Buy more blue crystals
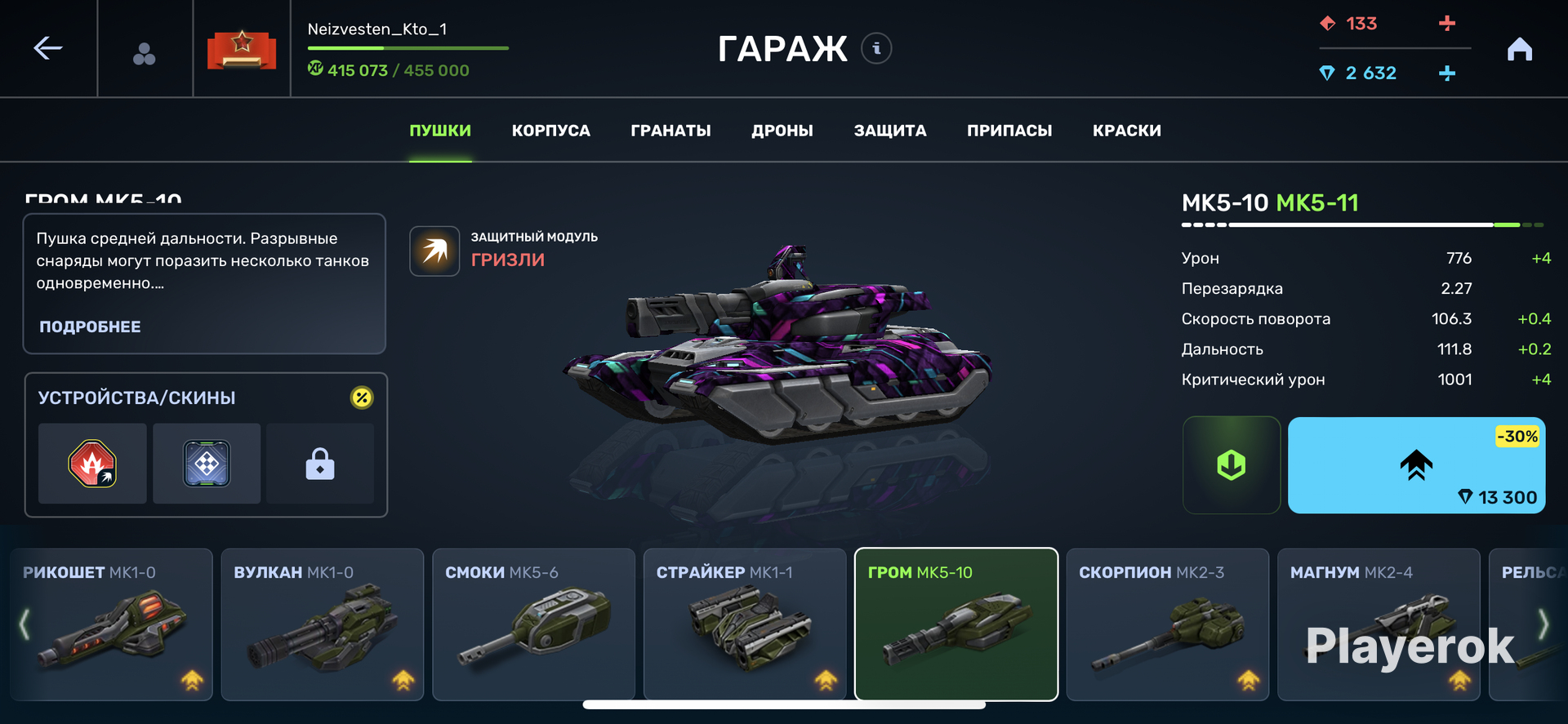 [x=1446, y=73]
